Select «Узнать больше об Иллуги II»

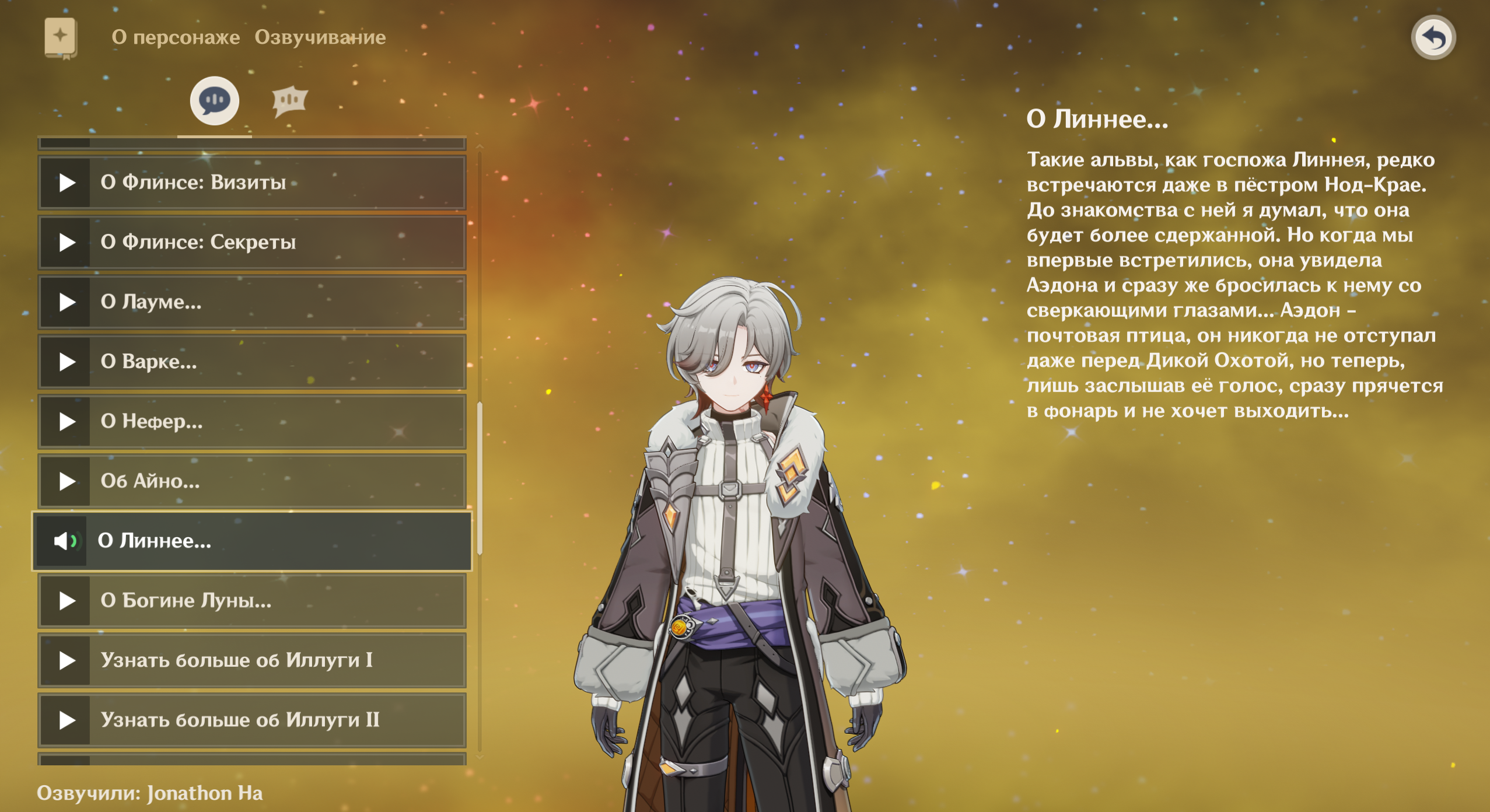[x=252, y=720]
